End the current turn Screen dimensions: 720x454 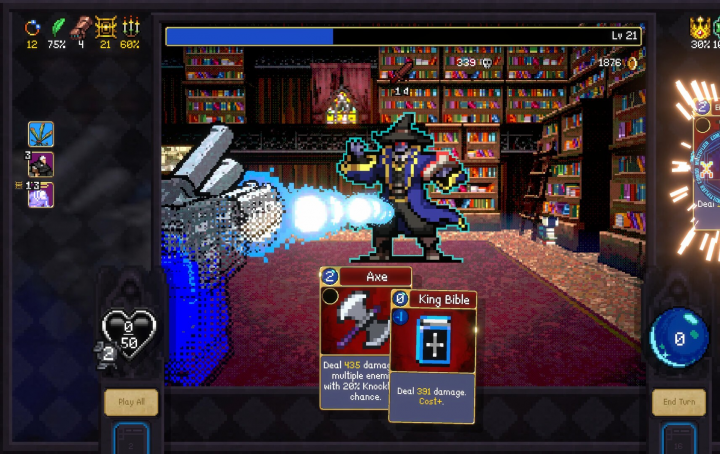[679, 402]
